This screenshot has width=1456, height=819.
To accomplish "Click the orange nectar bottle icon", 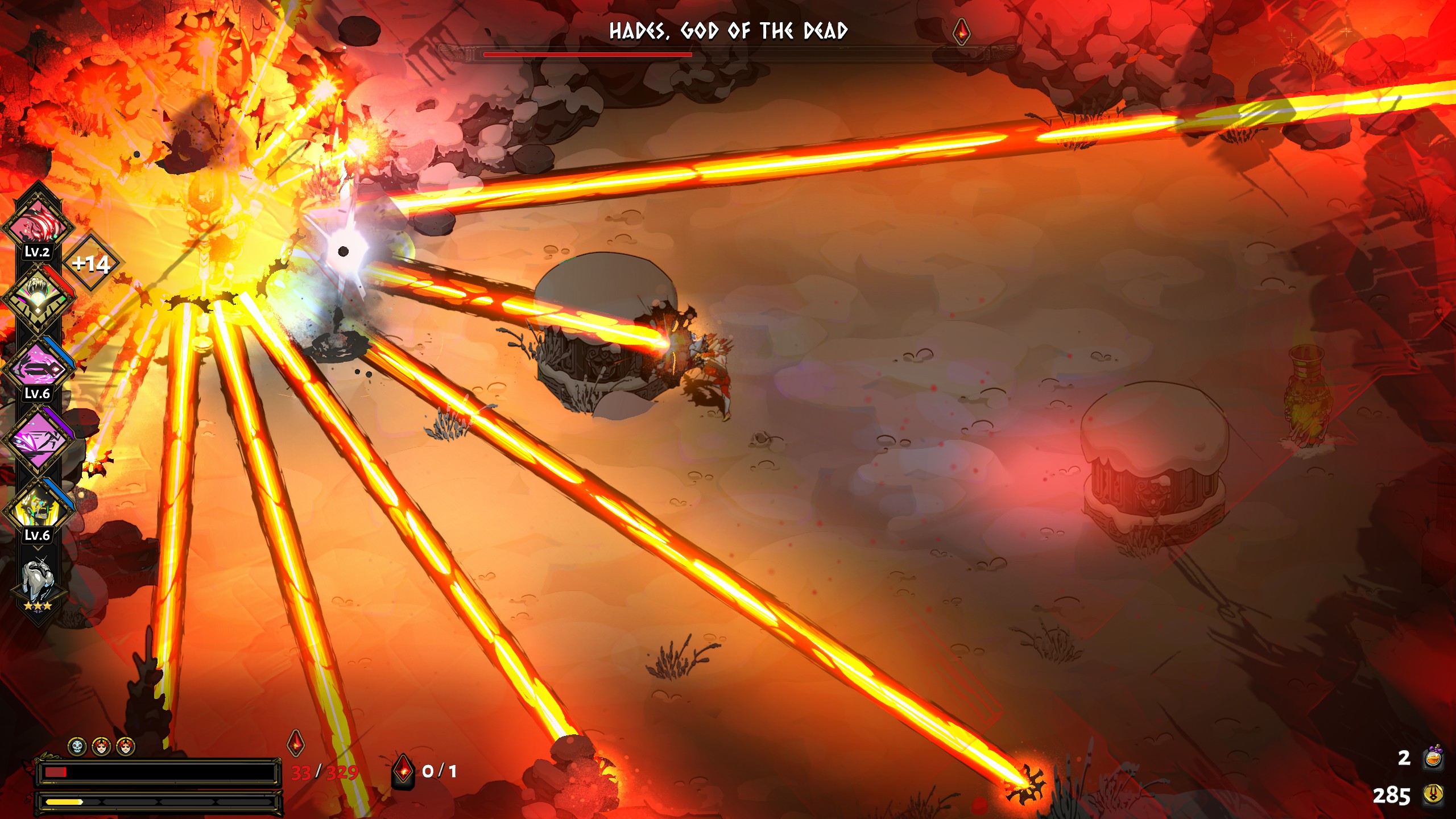I will pos(1433,758).
